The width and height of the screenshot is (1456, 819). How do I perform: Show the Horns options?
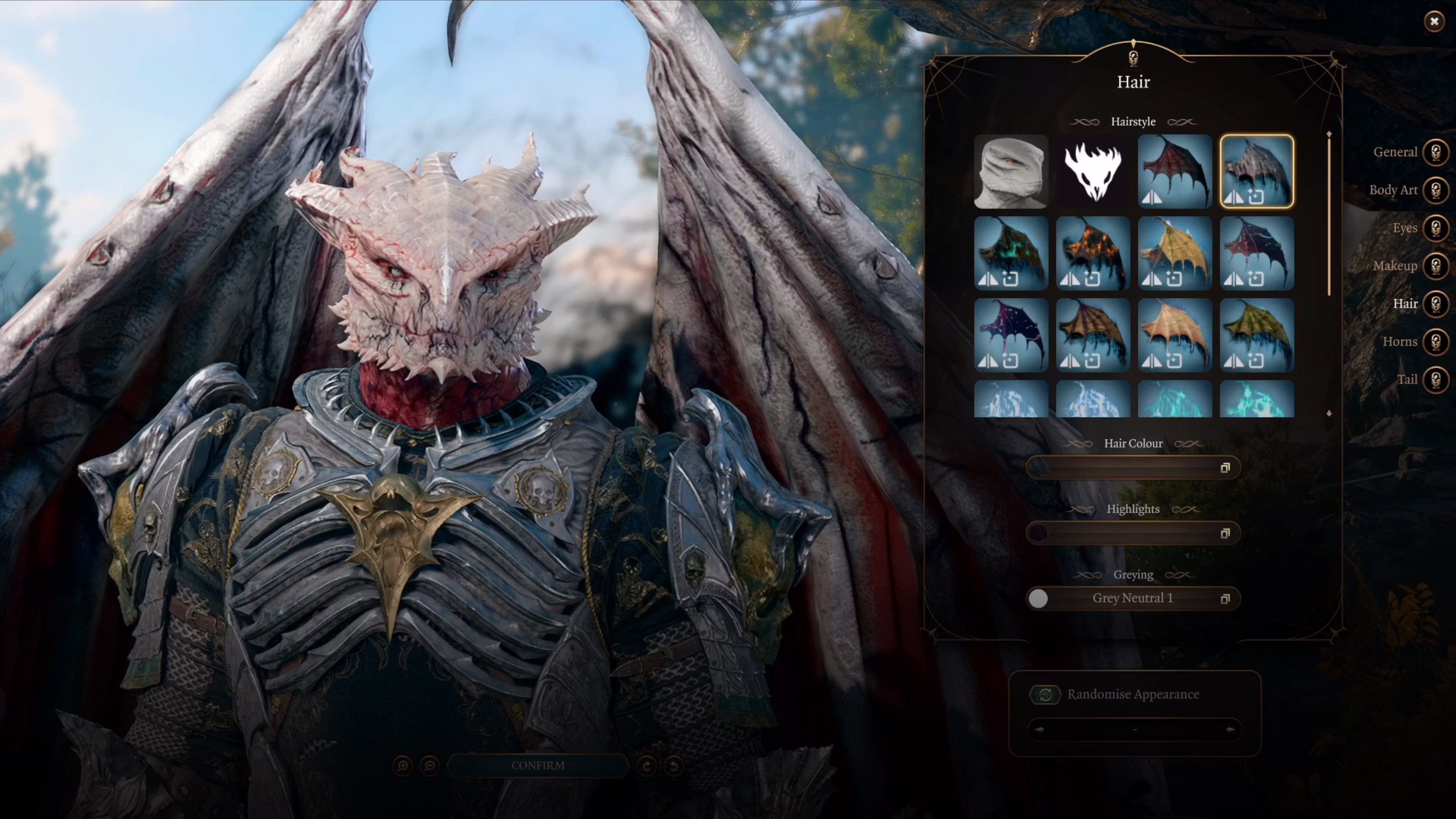click(x=1436, y=341)
